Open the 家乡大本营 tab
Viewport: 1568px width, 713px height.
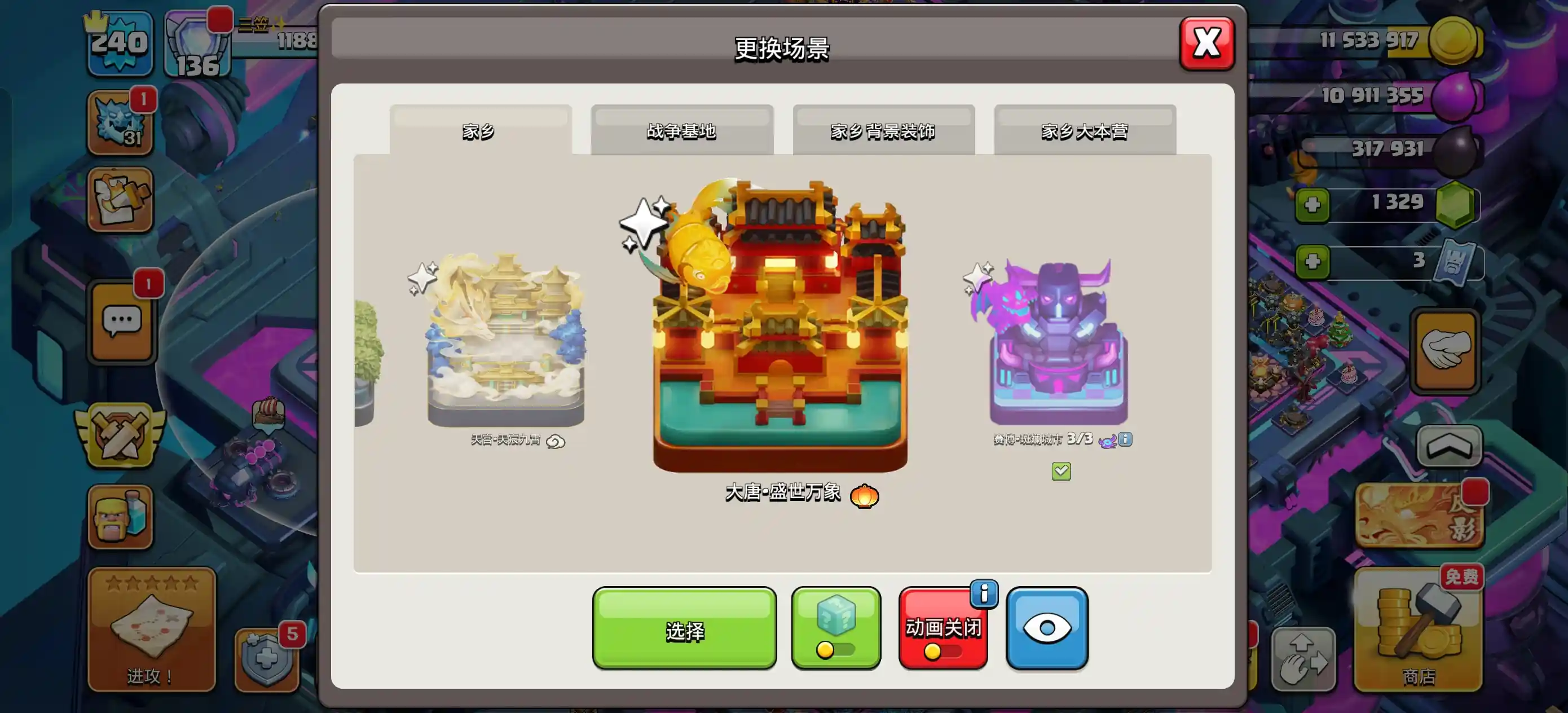click(1085, 130)
